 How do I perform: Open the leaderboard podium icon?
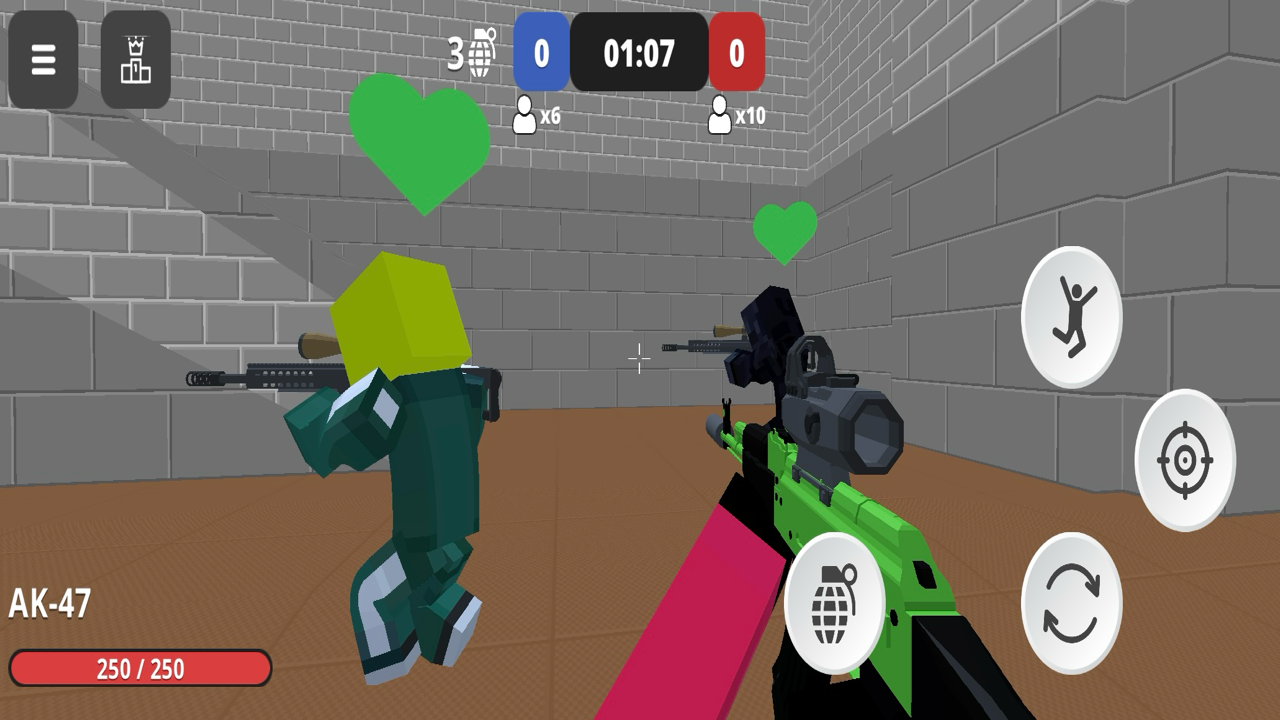pyautogui.click(x=137, y=60)
